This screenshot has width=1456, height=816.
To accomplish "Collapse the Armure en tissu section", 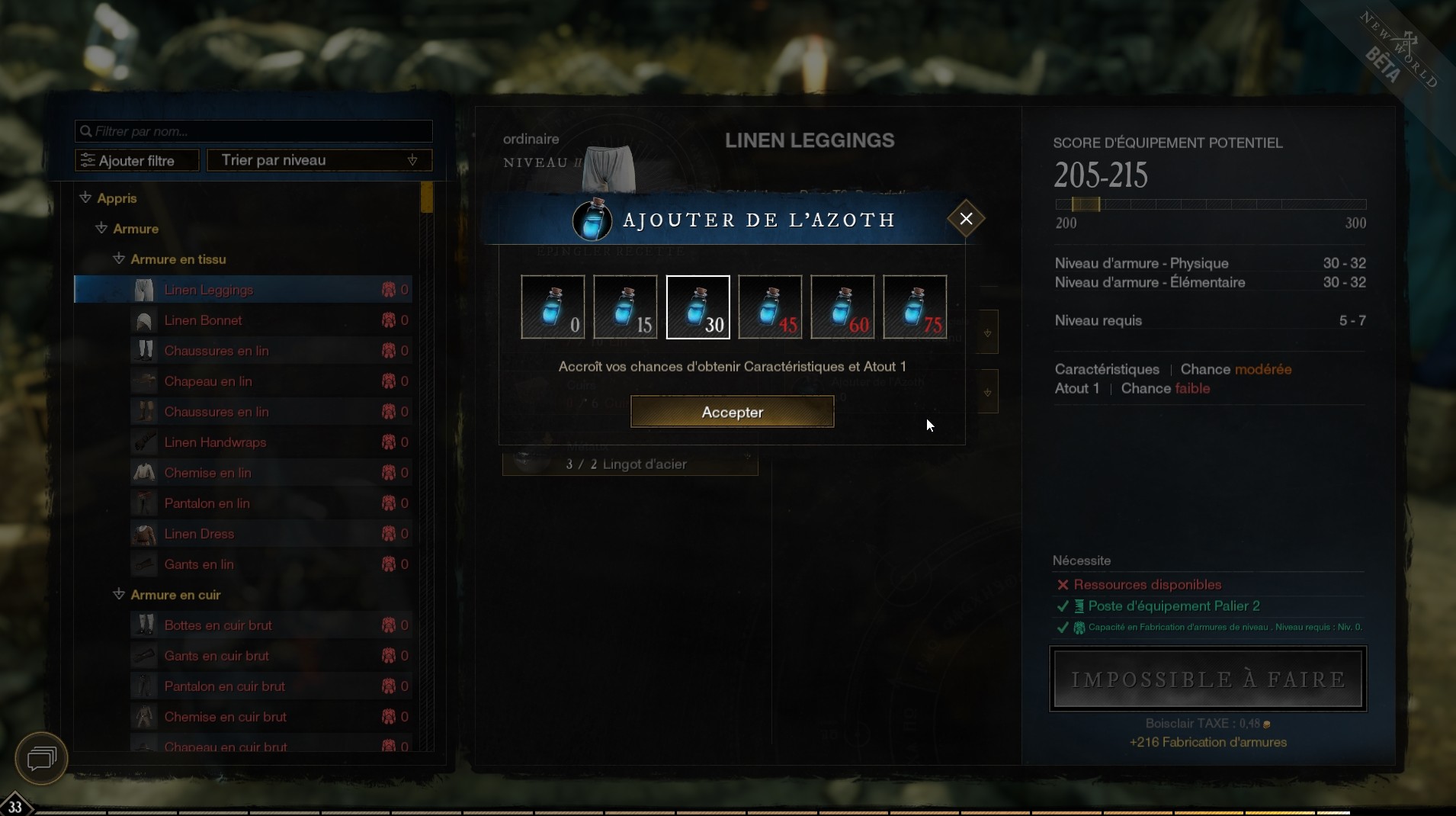I will (119, 259).
